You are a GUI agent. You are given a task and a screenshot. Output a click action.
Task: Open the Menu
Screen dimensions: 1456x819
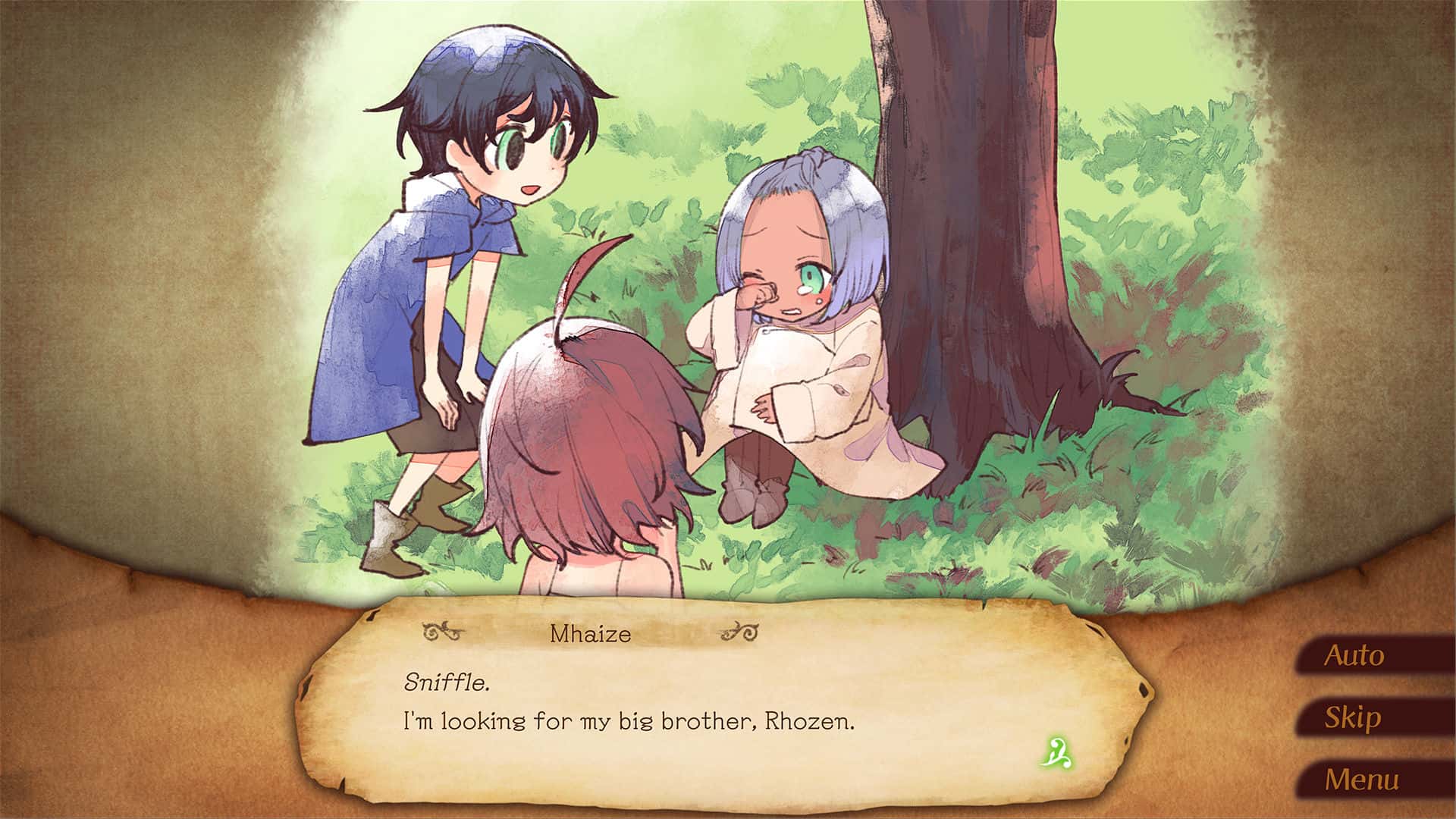coord(1361,780)
